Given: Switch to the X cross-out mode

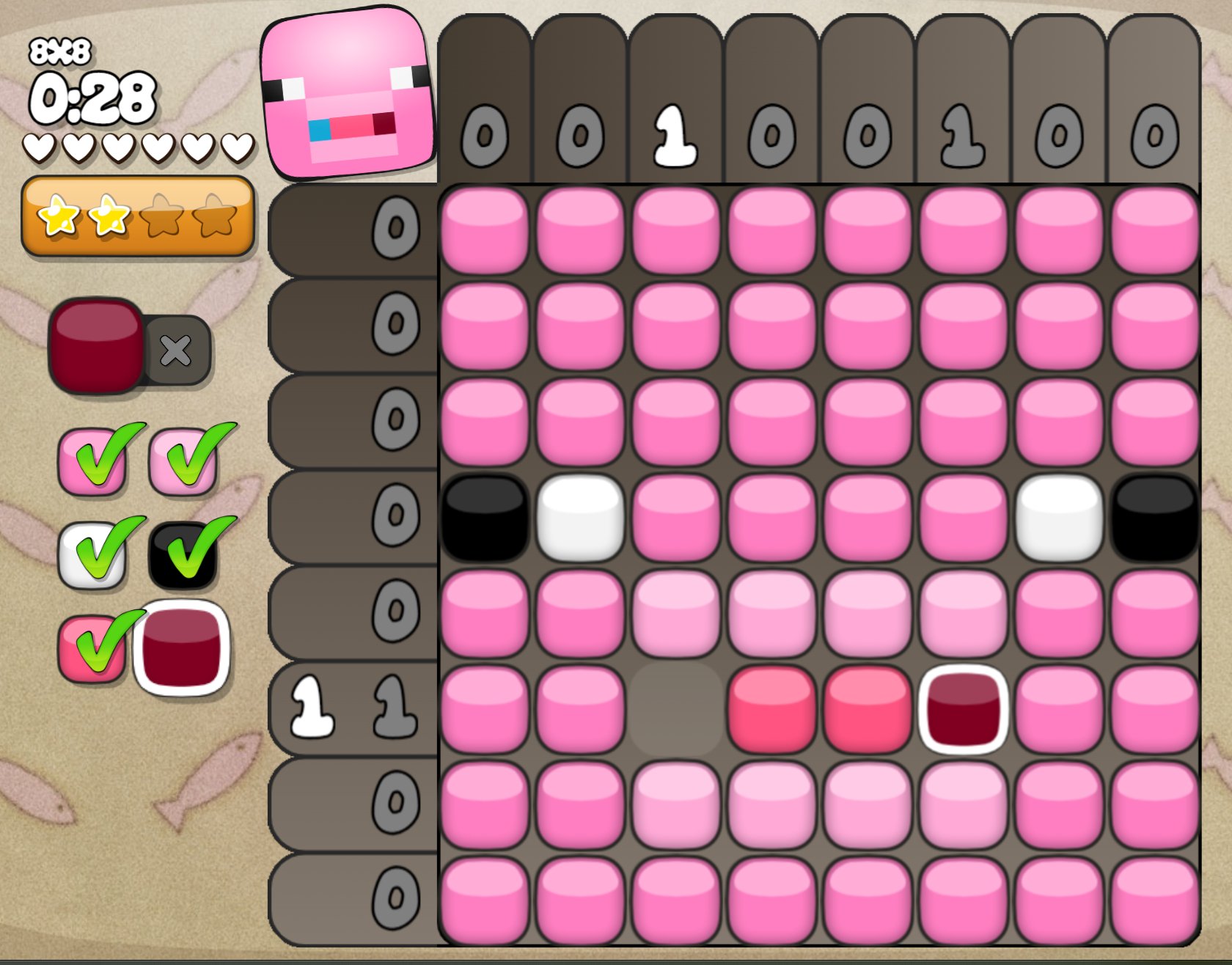Looking at the screenshot, I should (177, 351).
